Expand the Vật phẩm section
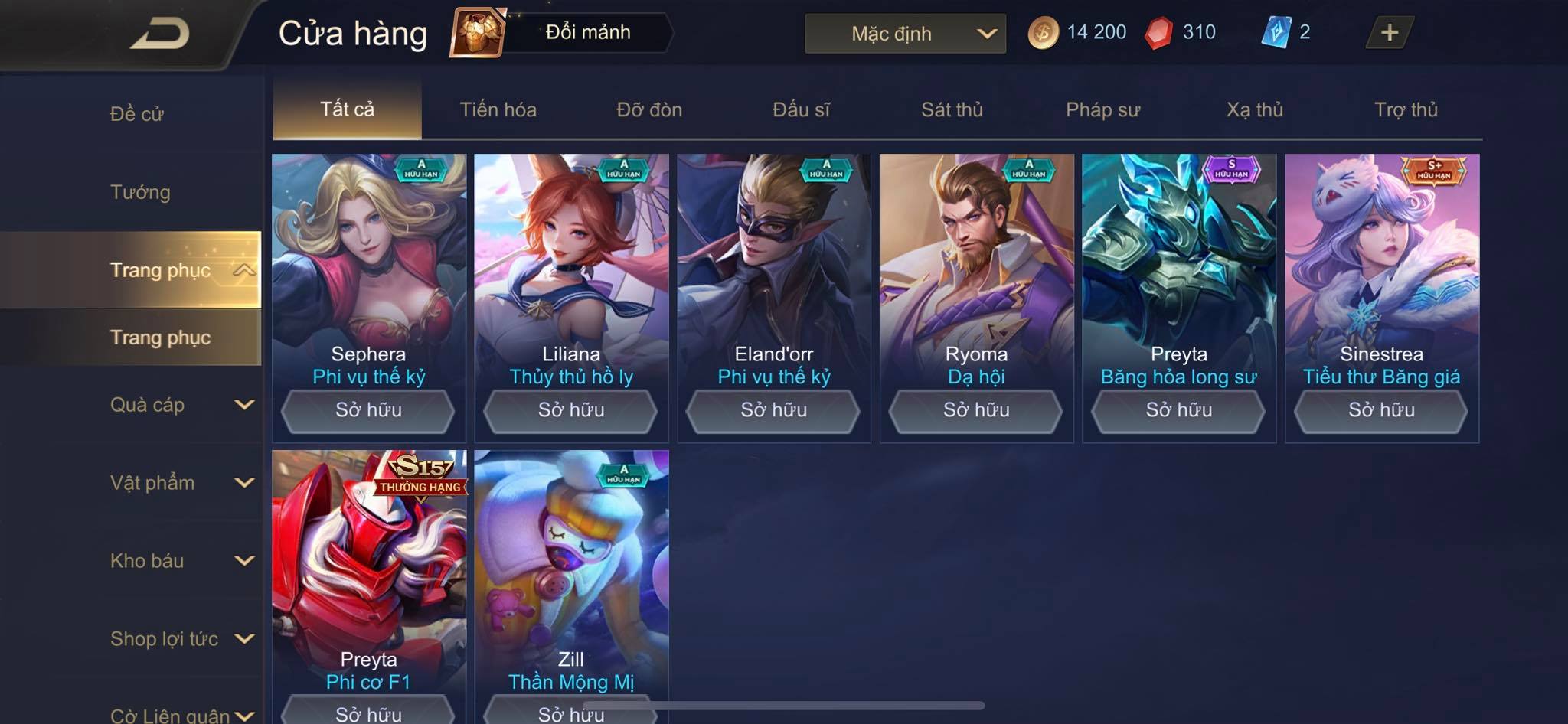Image resolution: width=1568 pixels, height=724 pixels. [180, 483]
